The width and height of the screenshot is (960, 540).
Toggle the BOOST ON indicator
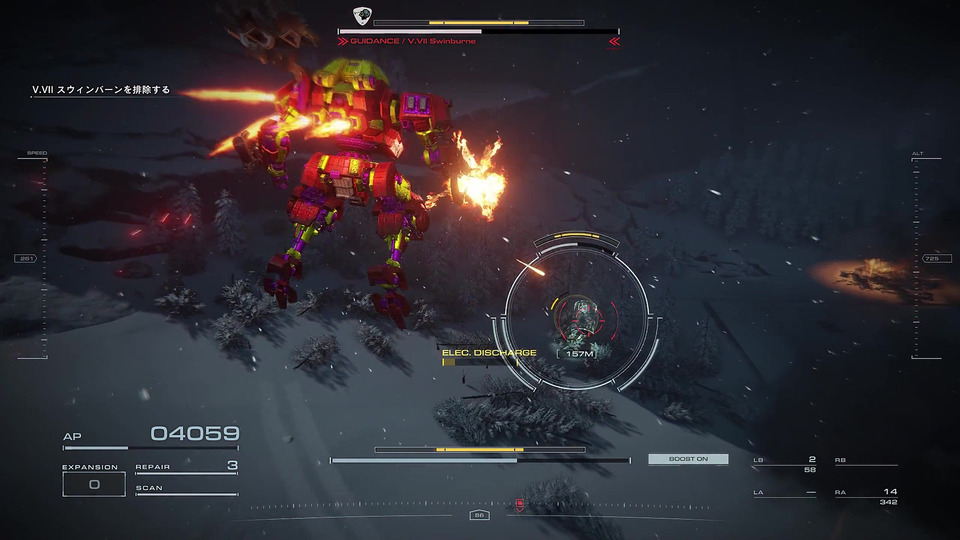[x=688, y=459]
